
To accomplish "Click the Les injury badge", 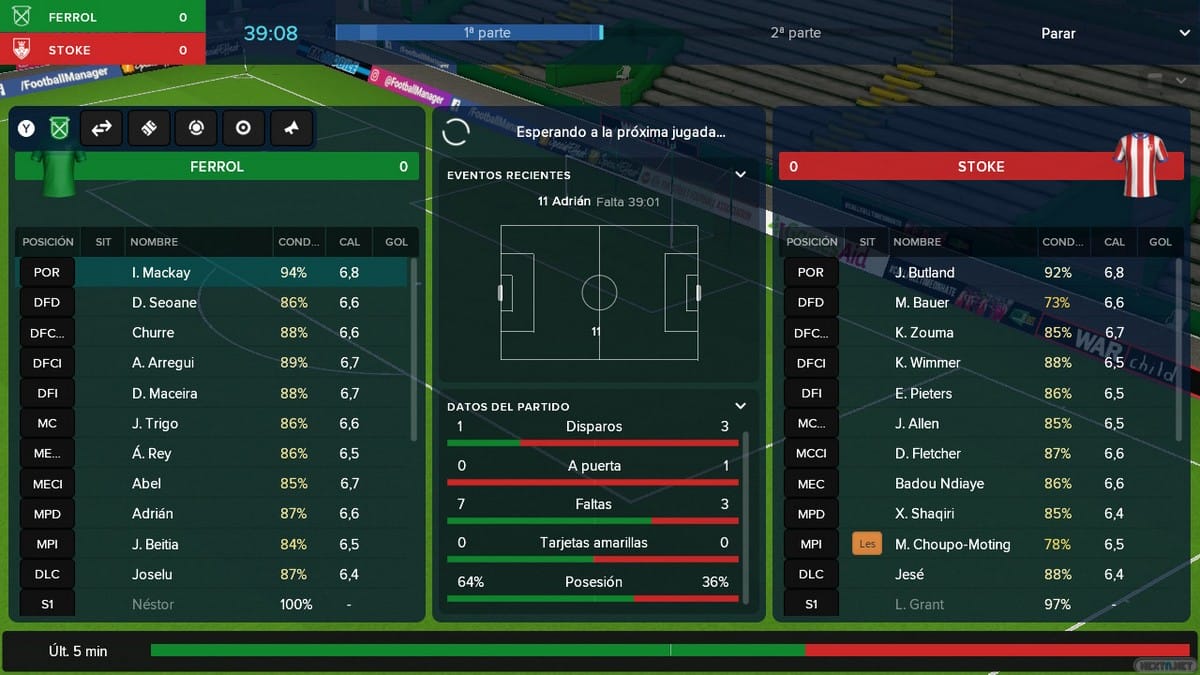I will coord(867,544).
